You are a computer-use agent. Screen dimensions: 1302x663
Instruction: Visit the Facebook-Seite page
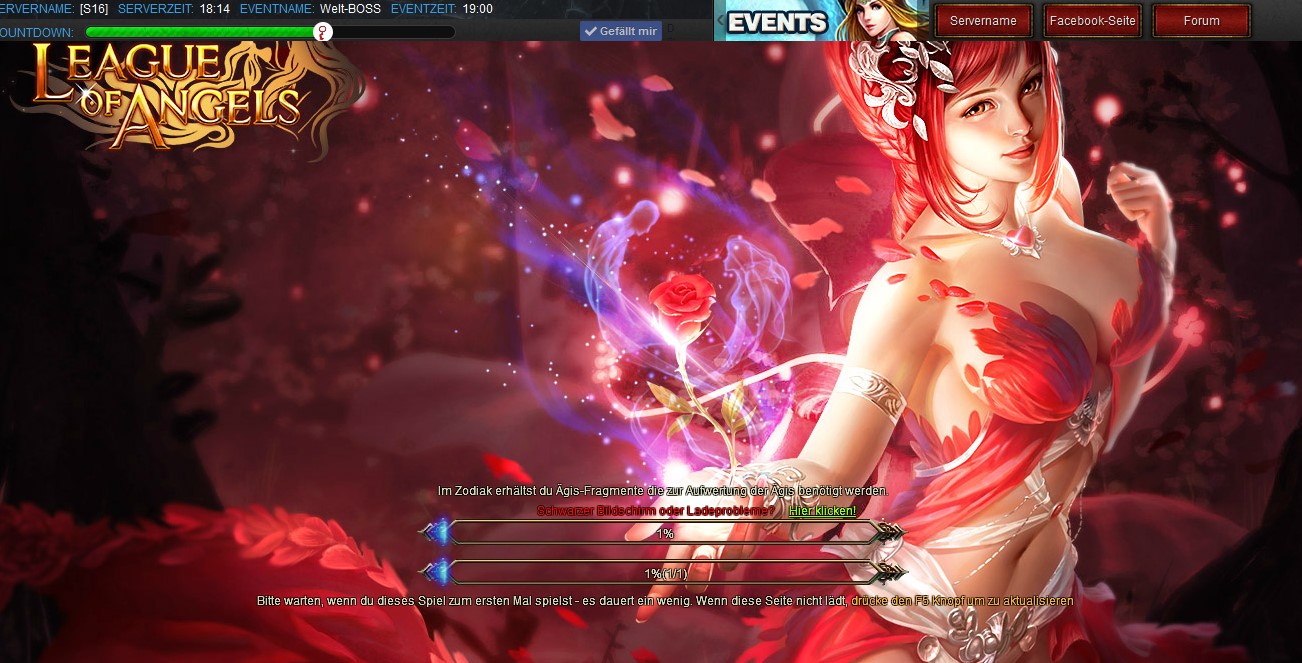(x=1092, y=21)
